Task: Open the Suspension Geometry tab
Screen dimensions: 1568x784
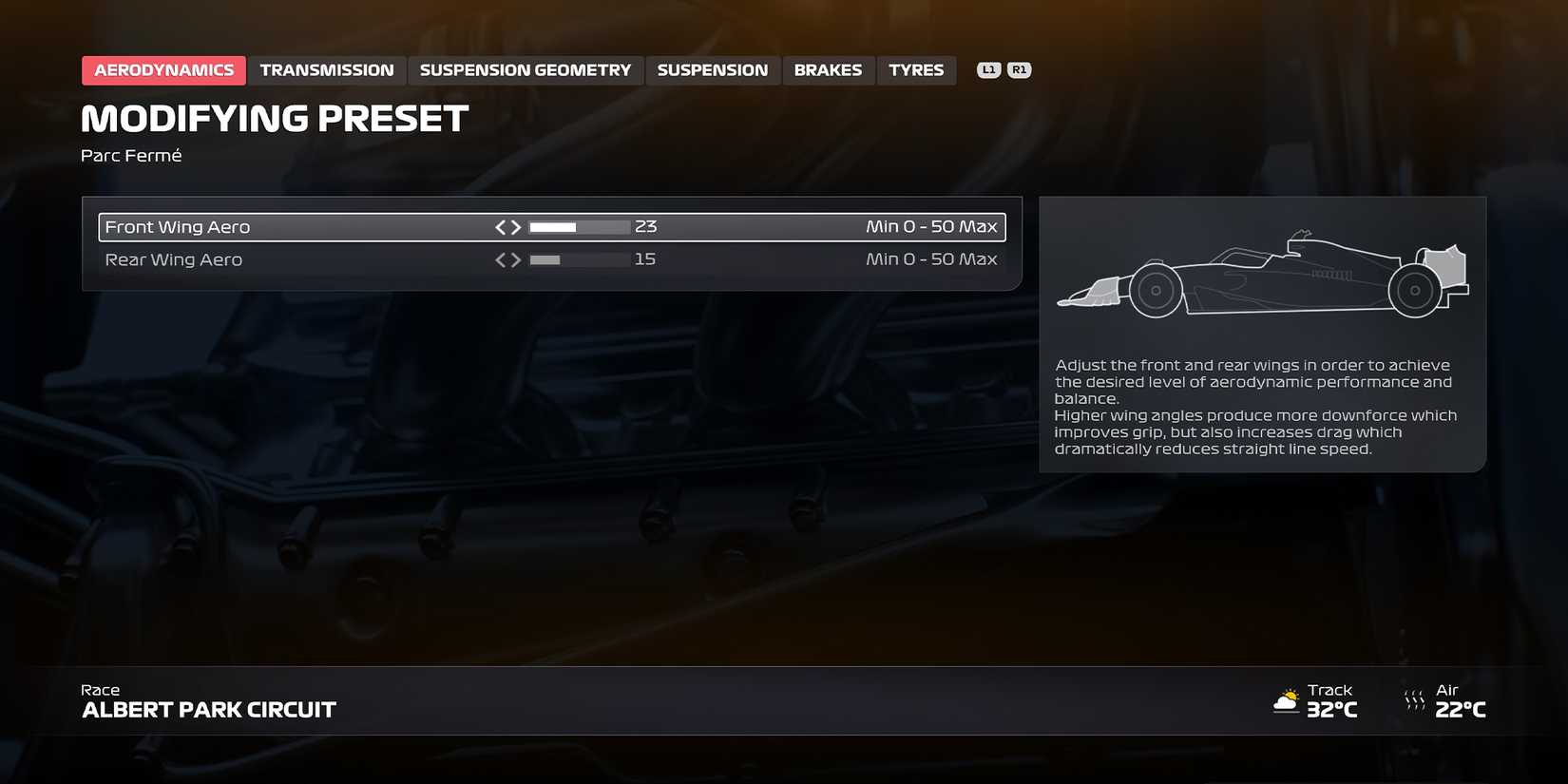Action: pyautogui.click(x=525, y=69)
